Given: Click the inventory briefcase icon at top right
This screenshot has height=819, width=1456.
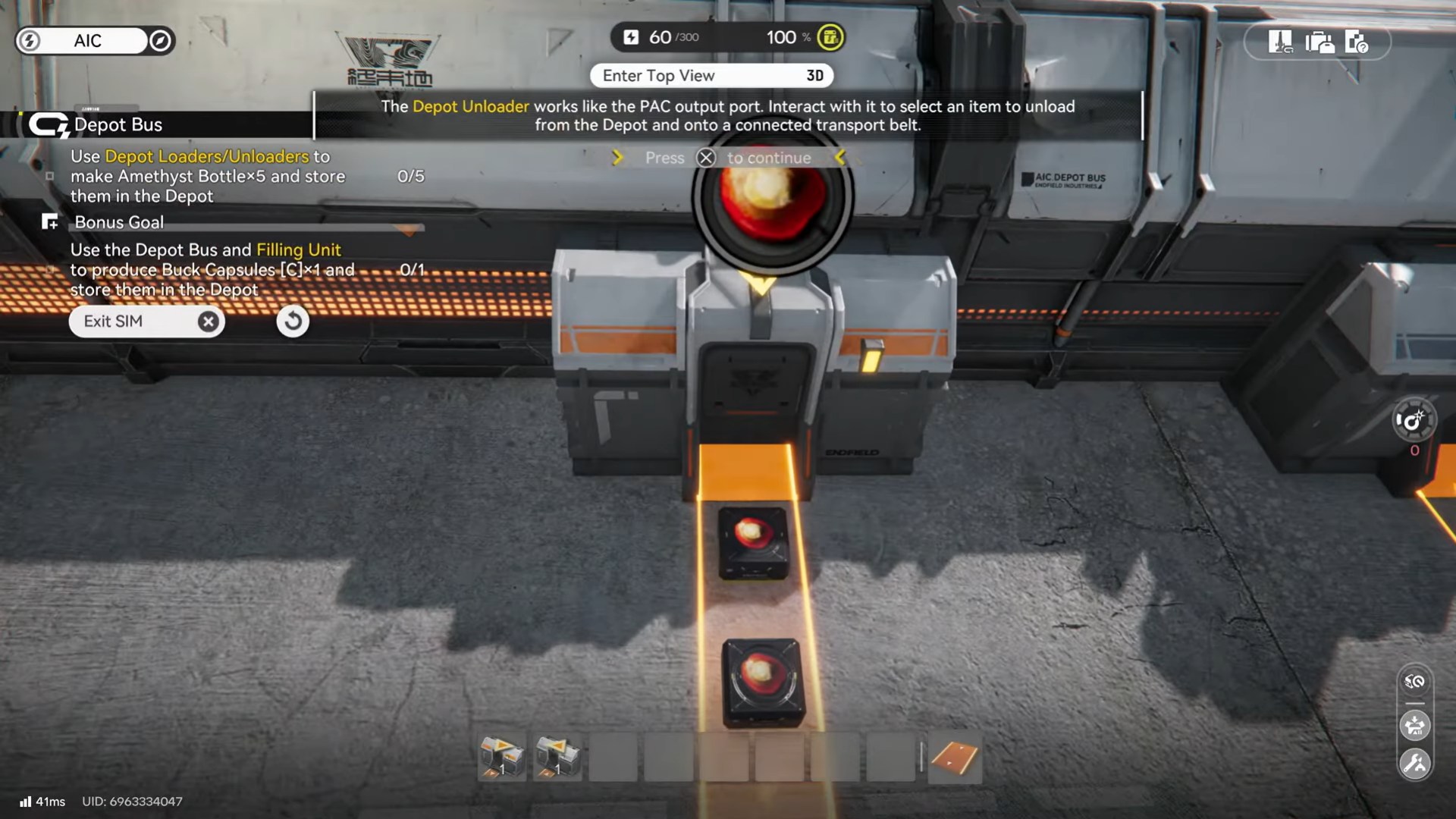Looking at the screenshot, I should pos(1321,42).
